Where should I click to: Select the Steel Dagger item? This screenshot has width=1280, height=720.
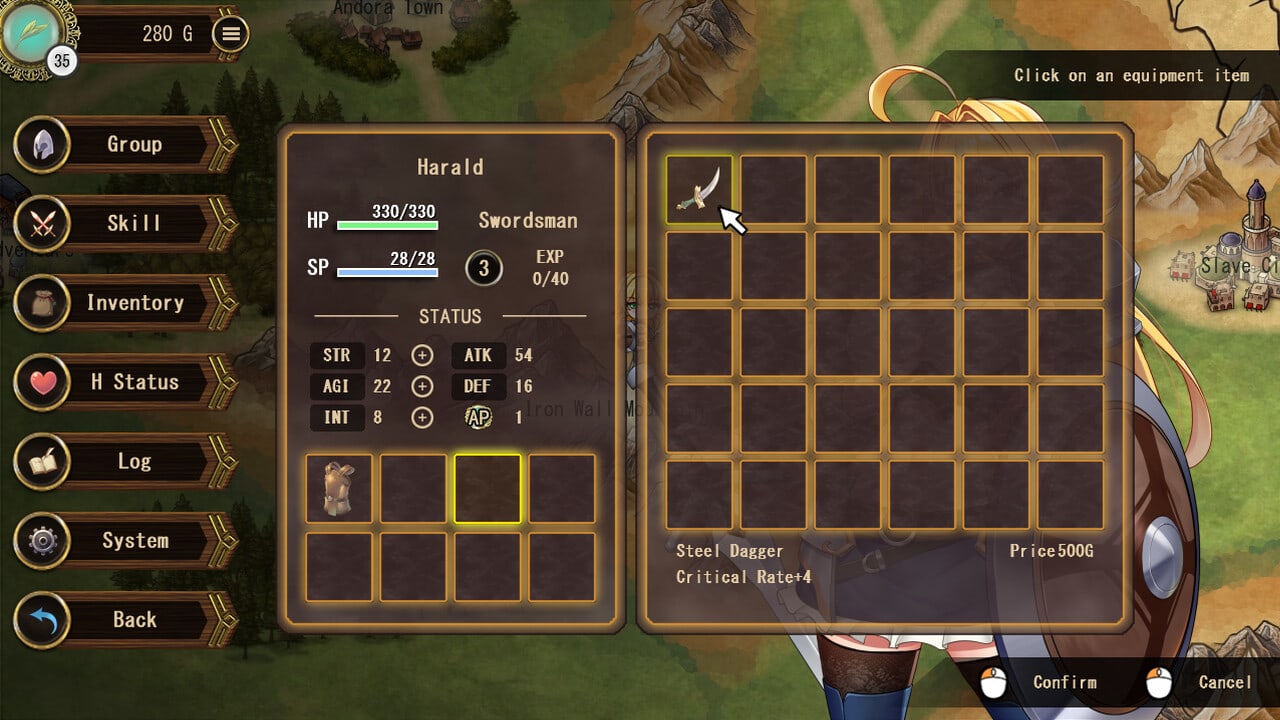coord(699,189)
